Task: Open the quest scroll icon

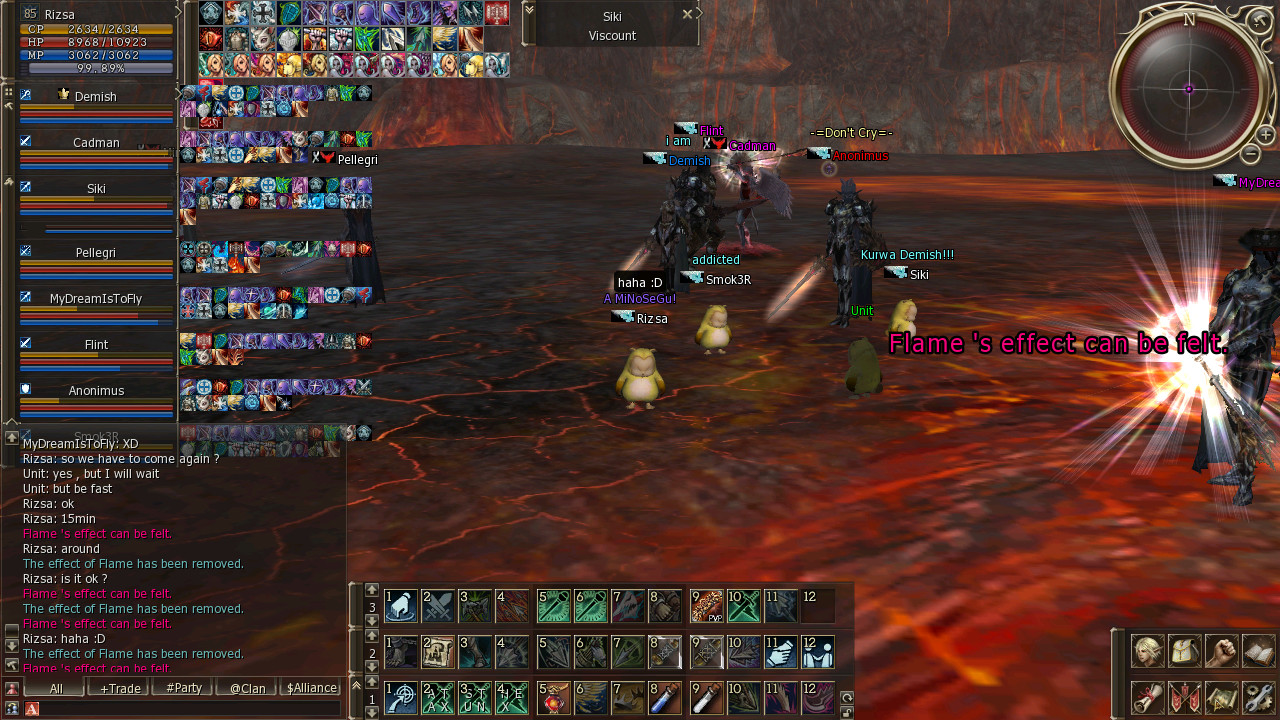Action: [x=1147, y=697]
